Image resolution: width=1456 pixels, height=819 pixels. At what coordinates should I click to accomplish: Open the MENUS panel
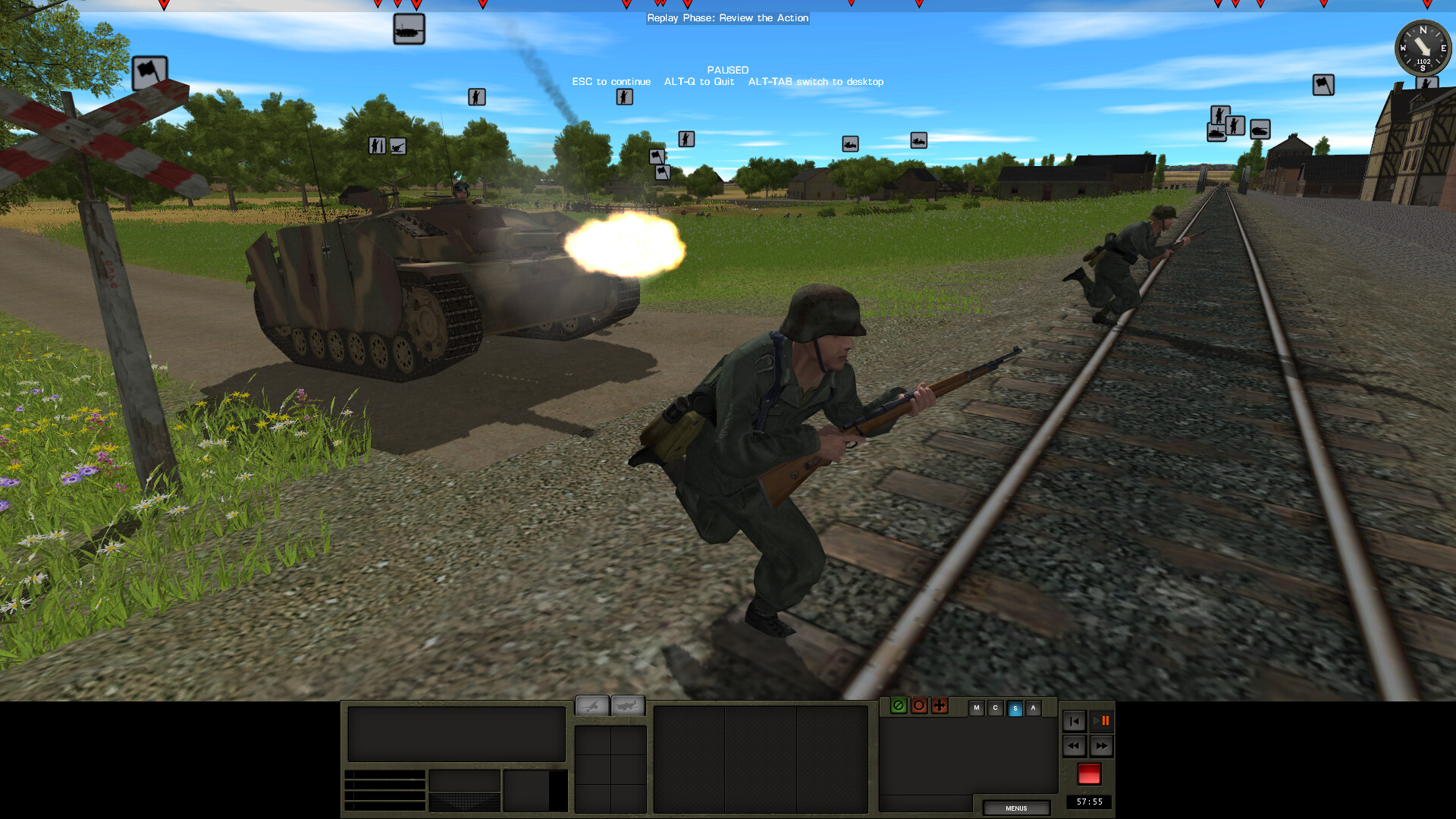coord(1015,808)
